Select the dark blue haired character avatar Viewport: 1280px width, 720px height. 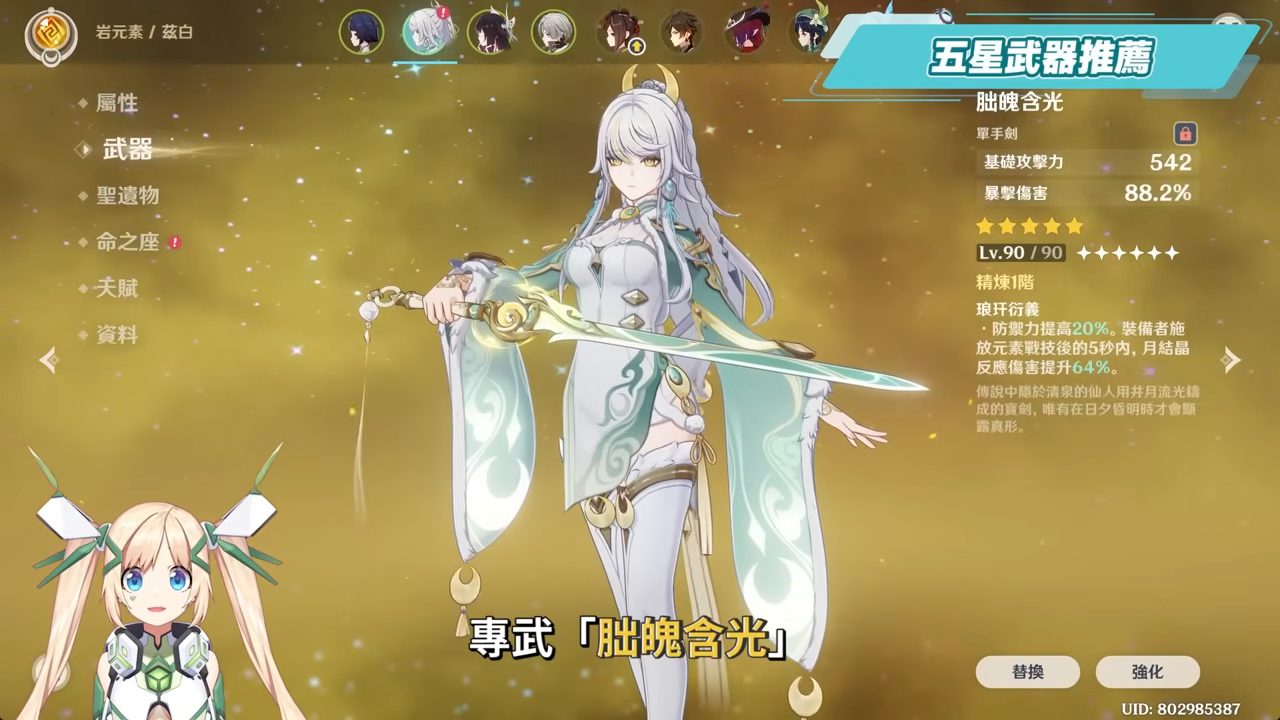360,32
